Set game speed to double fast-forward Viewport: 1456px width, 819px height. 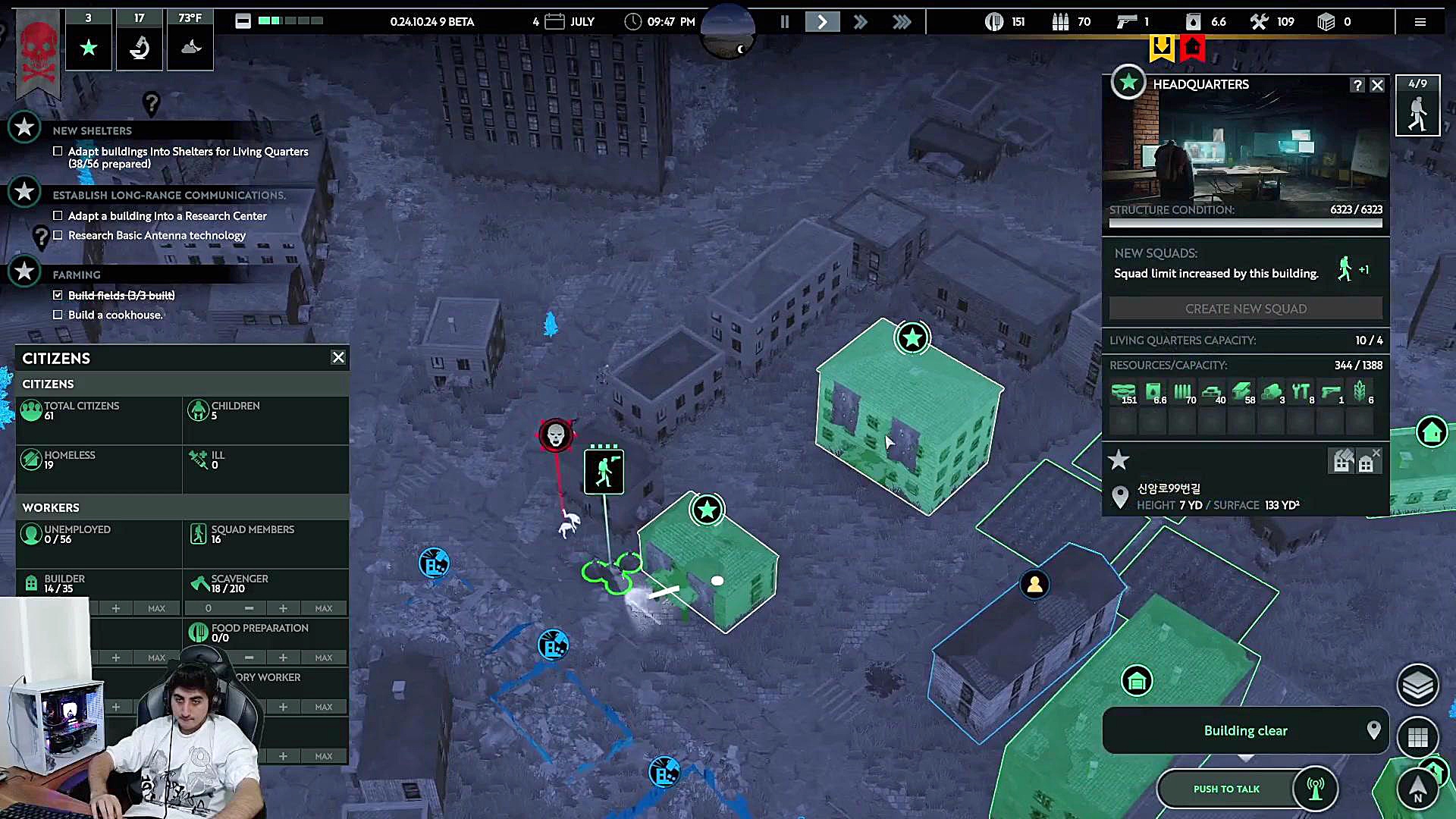pyautogui.click(x=860, y=22)
